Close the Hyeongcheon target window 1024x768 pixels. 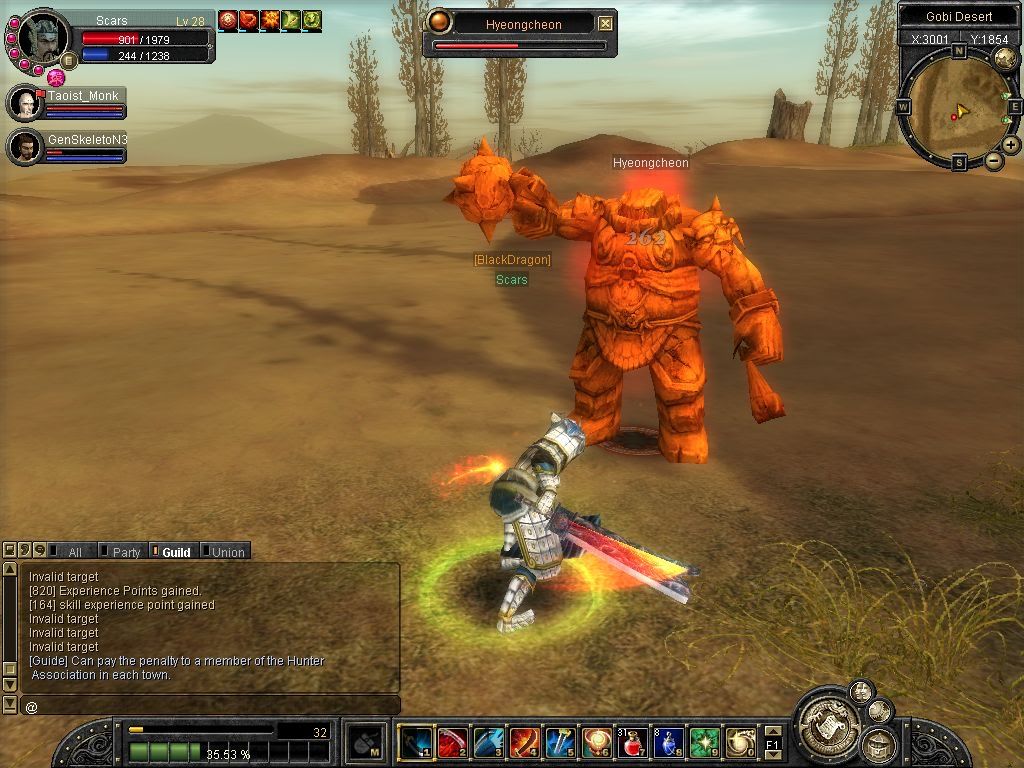(x=605, y=24)
